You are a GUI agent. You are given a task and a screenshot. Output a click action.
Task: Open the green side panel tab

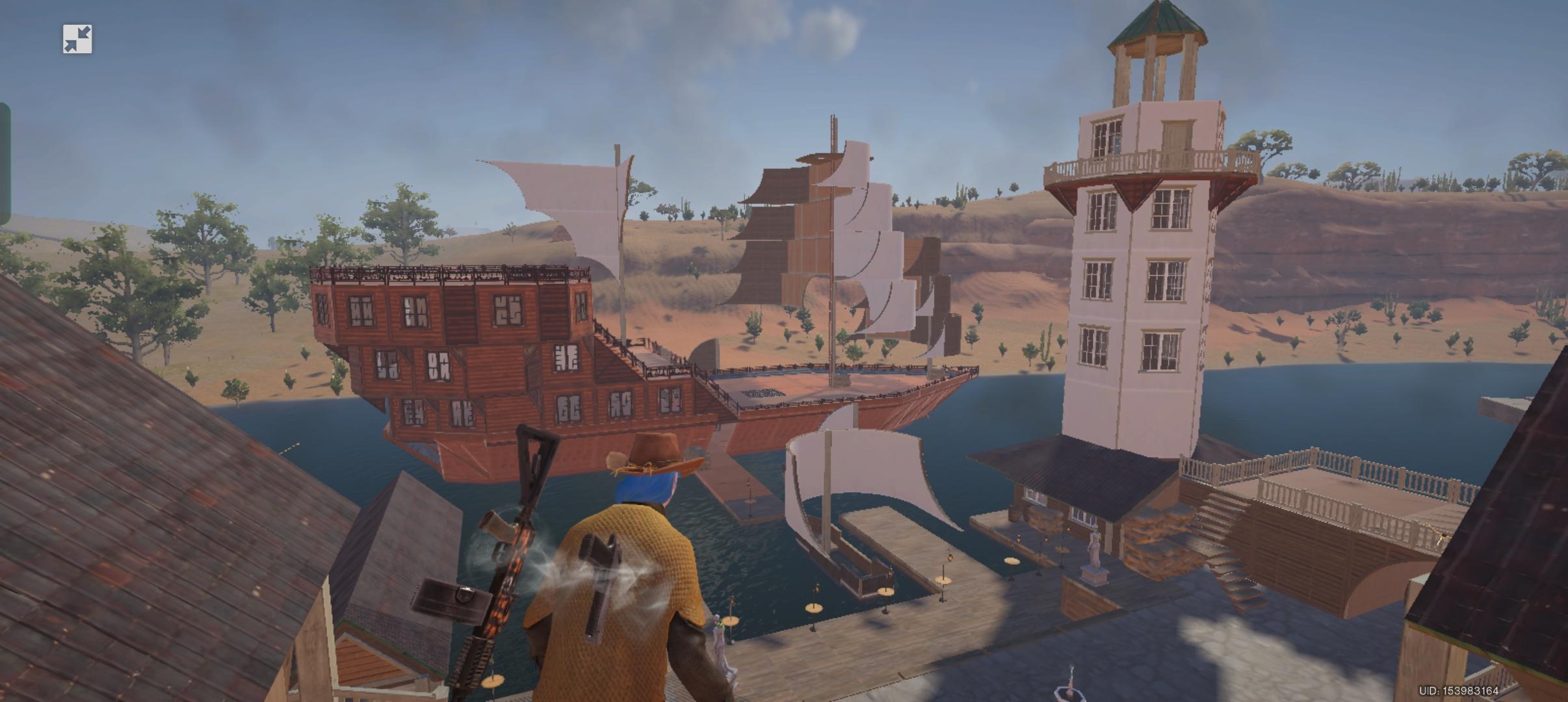click(5, 164)
